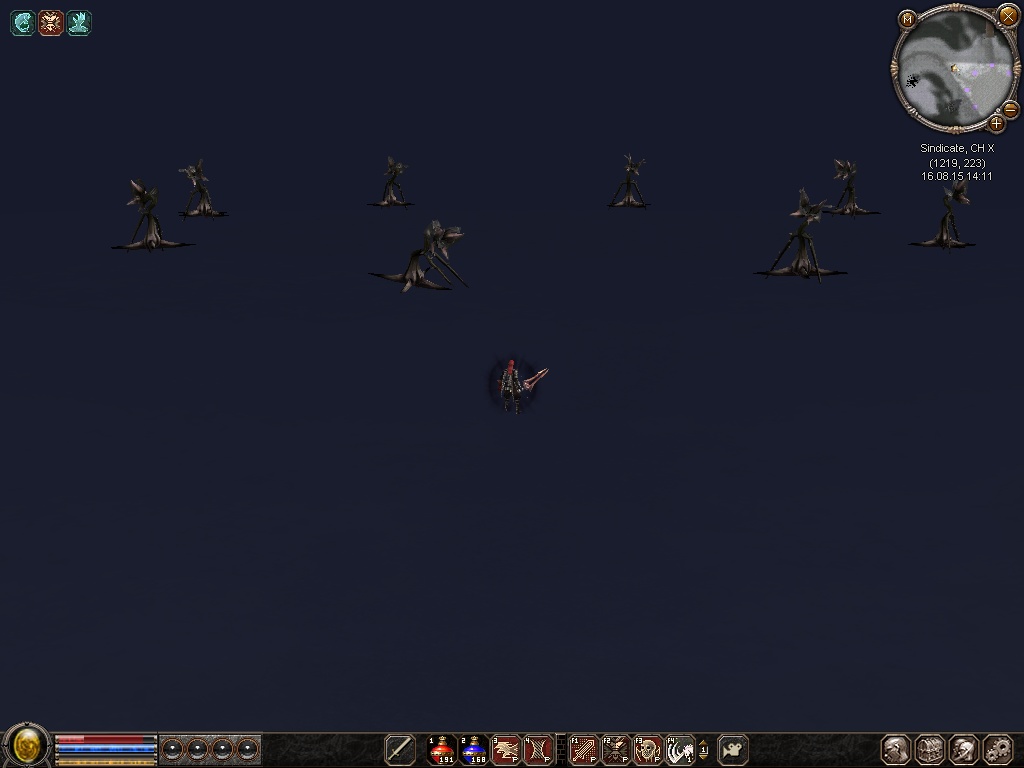The image size is (1024, 768).
Task: Activate the insect emblem skill on F2
Action: (615, 749)
